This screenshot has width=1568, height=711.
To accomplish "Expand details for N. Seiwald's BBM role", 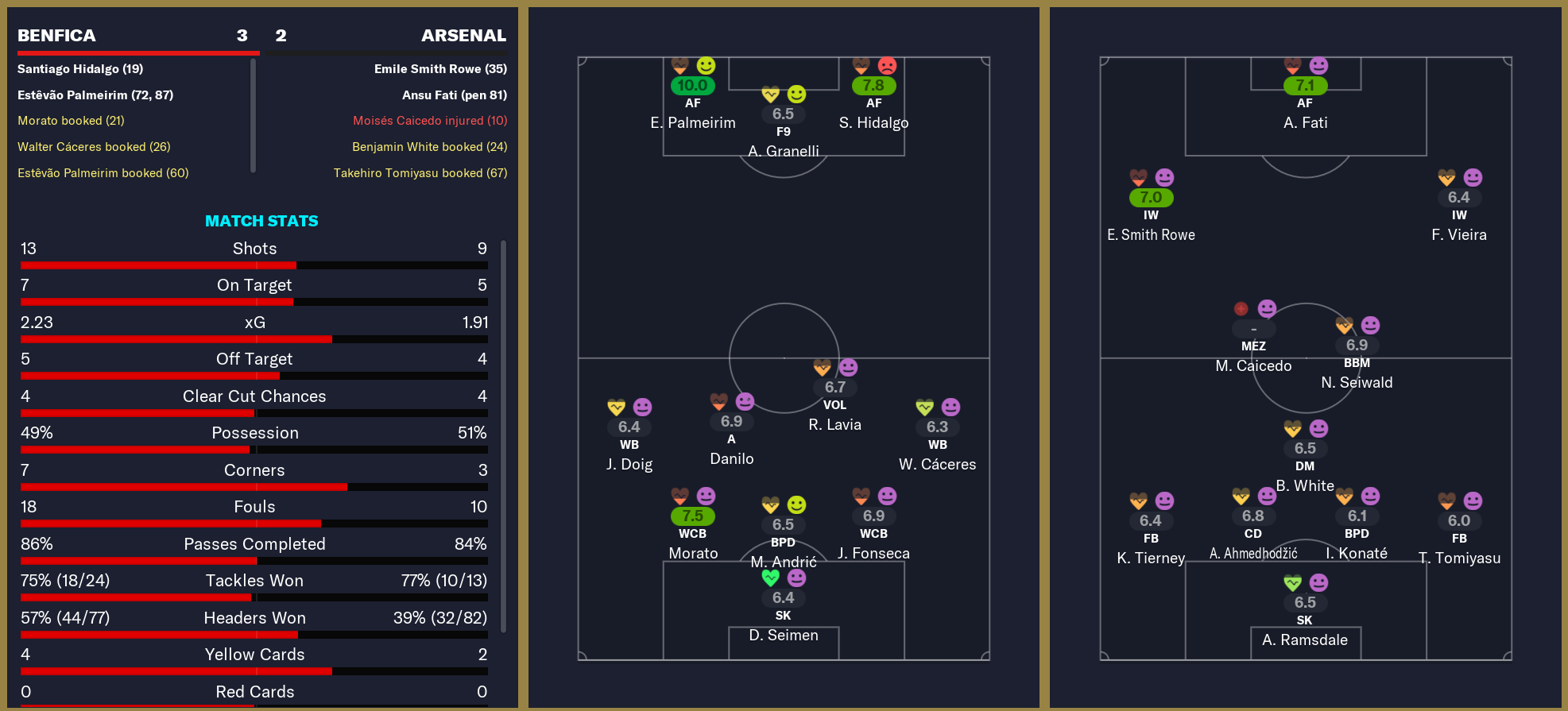I will (x=1358, y=362).
